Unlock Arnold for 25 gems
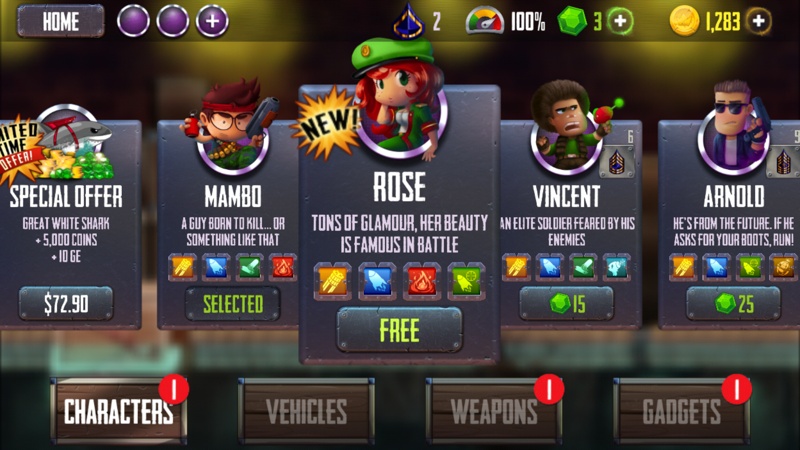This screenshot has width=800, height=450. point(733,303)
